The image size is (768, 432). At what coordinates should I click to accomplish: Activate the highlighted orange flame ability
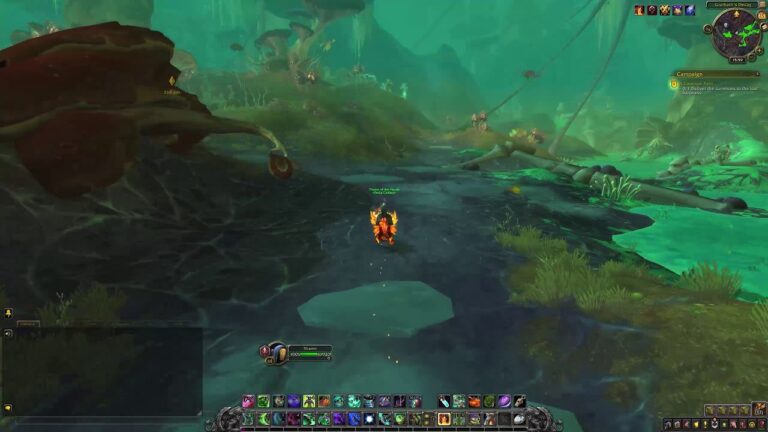(444, 419)
